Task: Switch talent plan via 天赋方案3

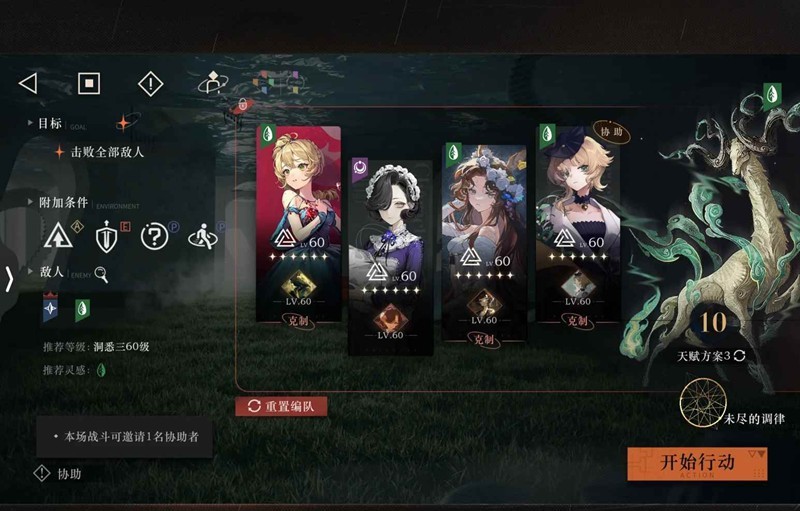Action: point(712,355)
